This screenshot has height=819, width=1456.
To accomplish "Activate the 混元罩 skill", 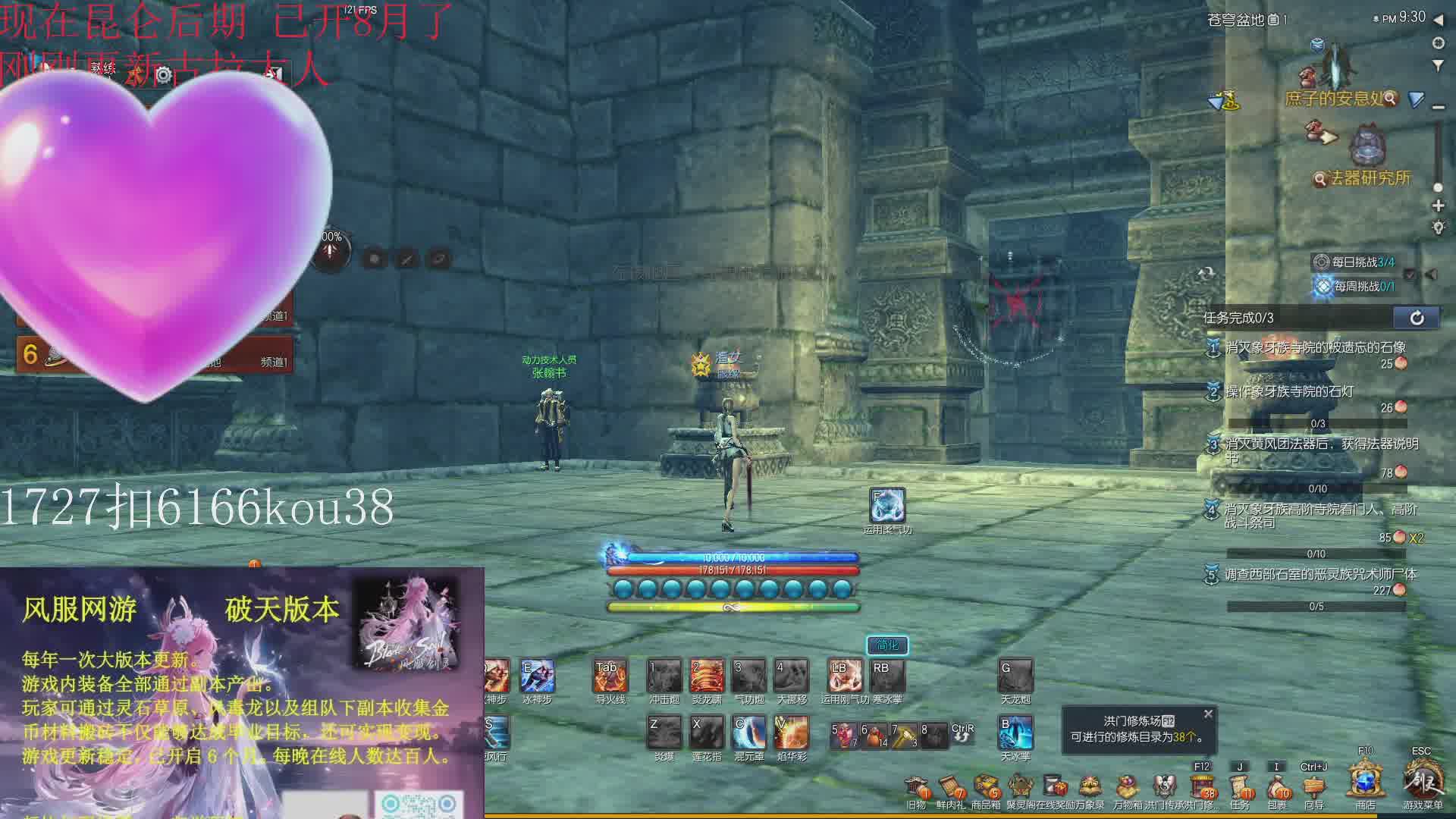I will 749,733.
